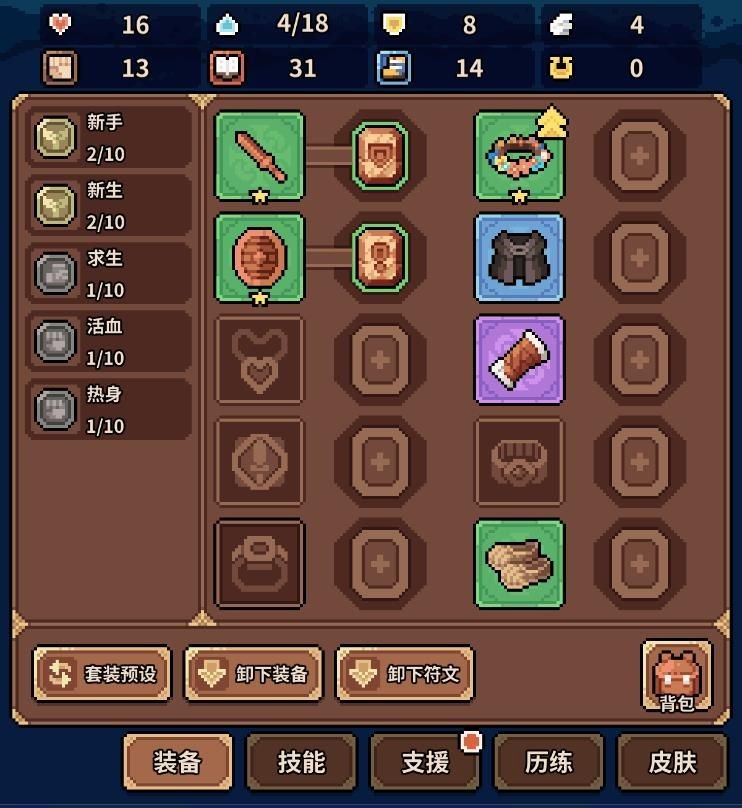Open the 皮肤 tab
742x808 pixels.
point(672,762)
